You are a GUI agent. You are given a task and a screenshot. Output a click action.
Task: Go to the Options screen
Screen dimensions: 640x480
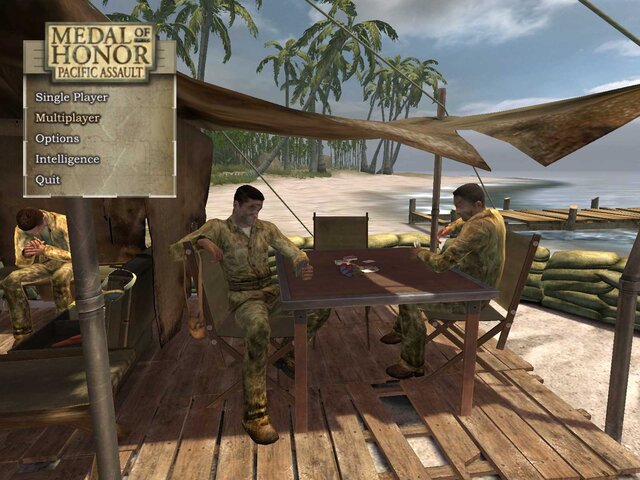pos(57,138)
